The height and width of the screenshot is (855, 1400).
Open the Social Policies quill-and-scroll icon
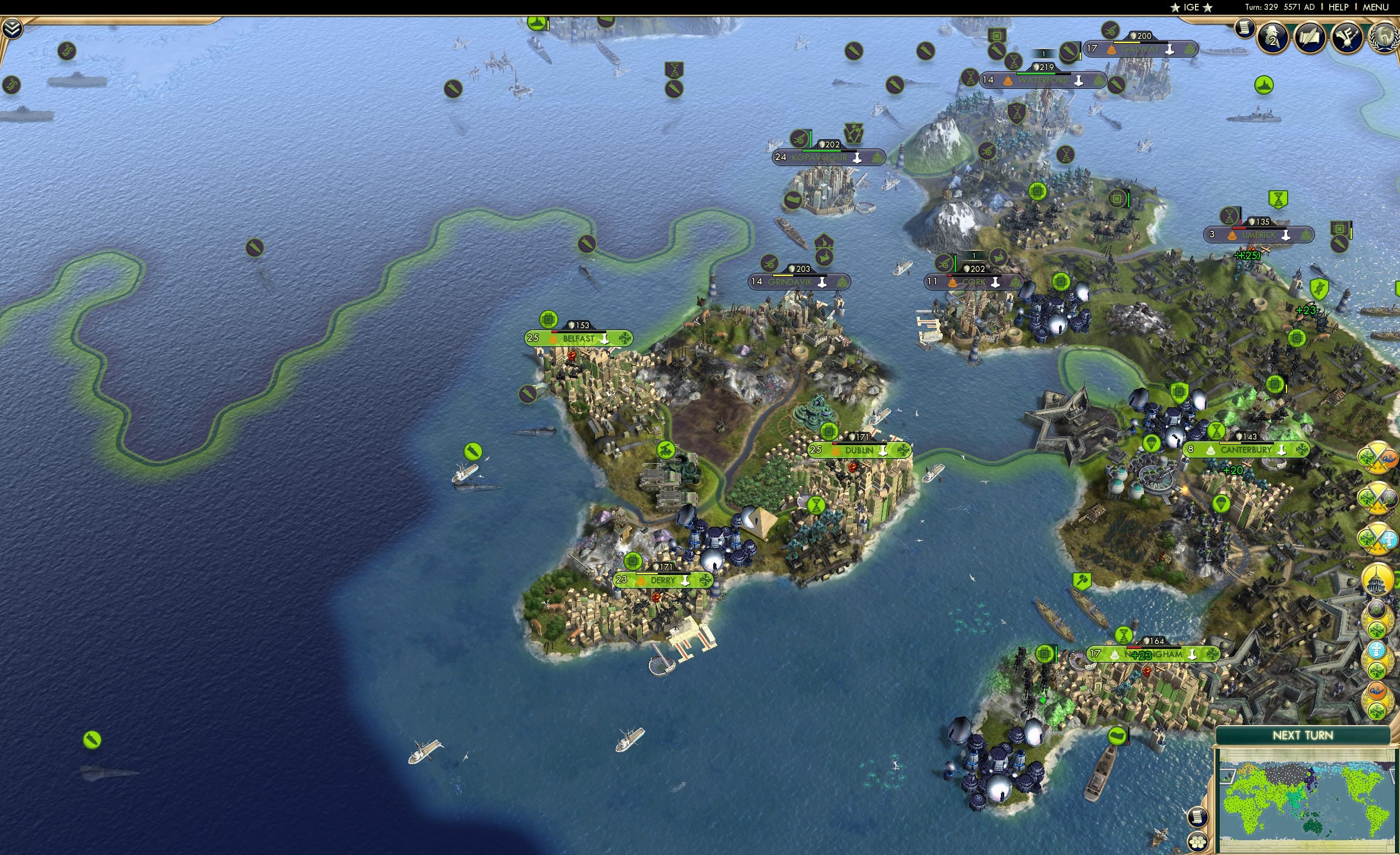1308,37
